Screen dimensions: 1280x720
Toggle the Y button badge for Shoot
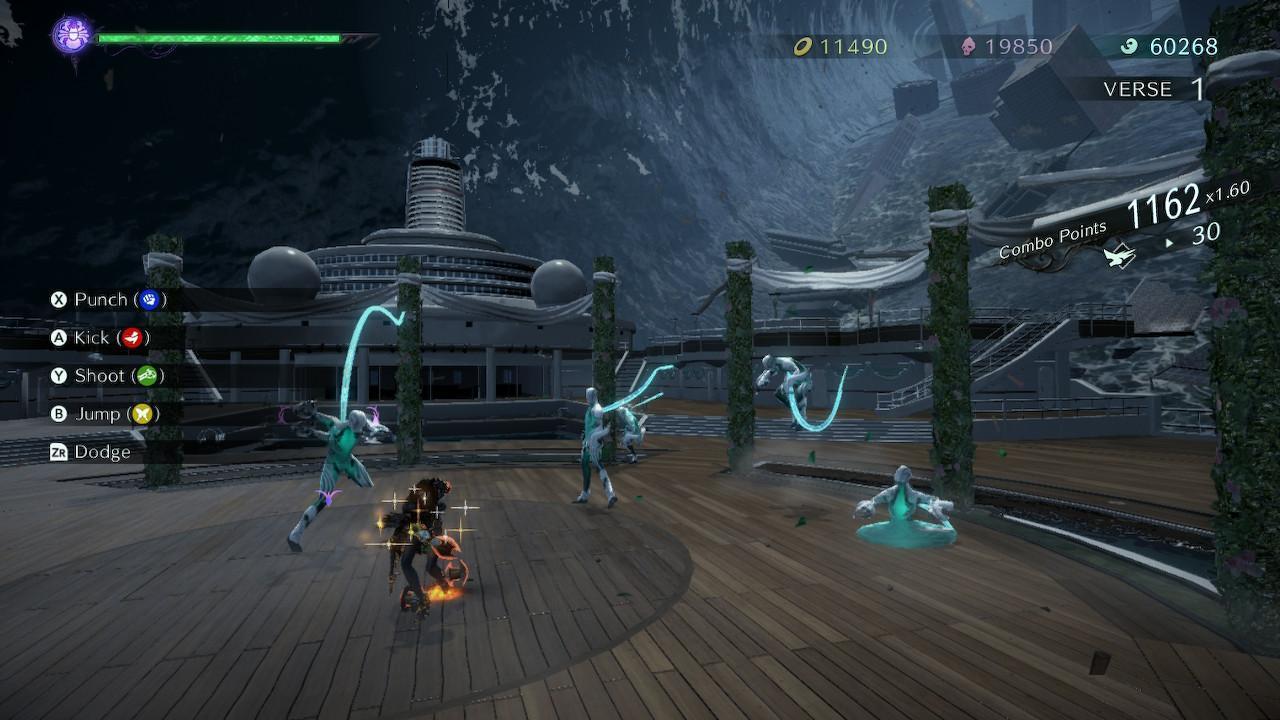click(57, 376)
